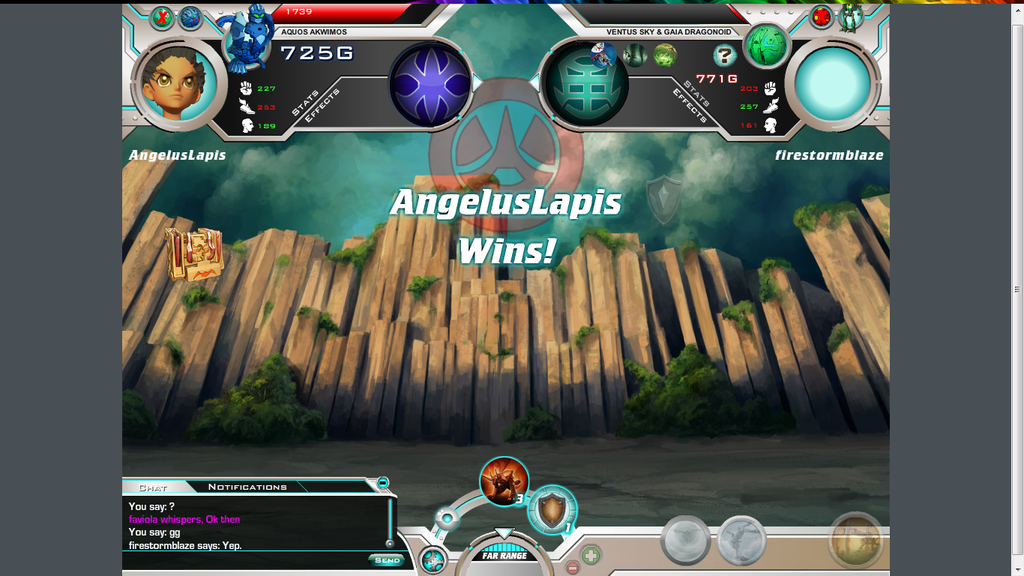The height and width of the screenshot is (576, 1024).
Task: Open the Chat tab
Action: [153, 488]
